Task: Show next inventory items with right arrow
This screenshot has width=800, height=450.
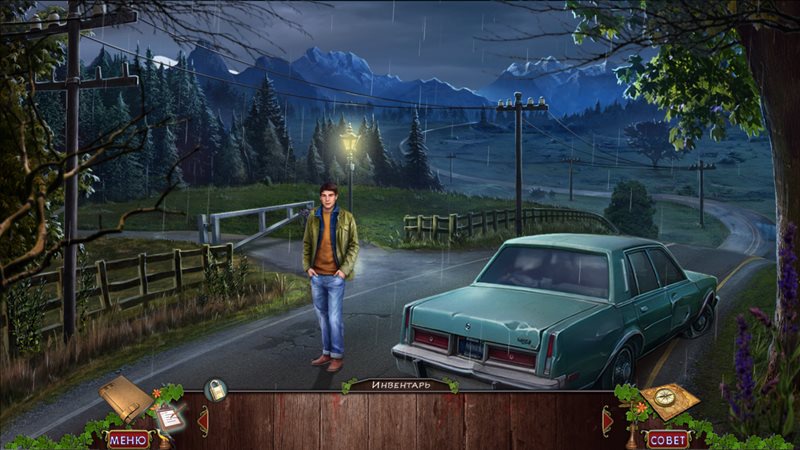Action: (x=606, y=421)
